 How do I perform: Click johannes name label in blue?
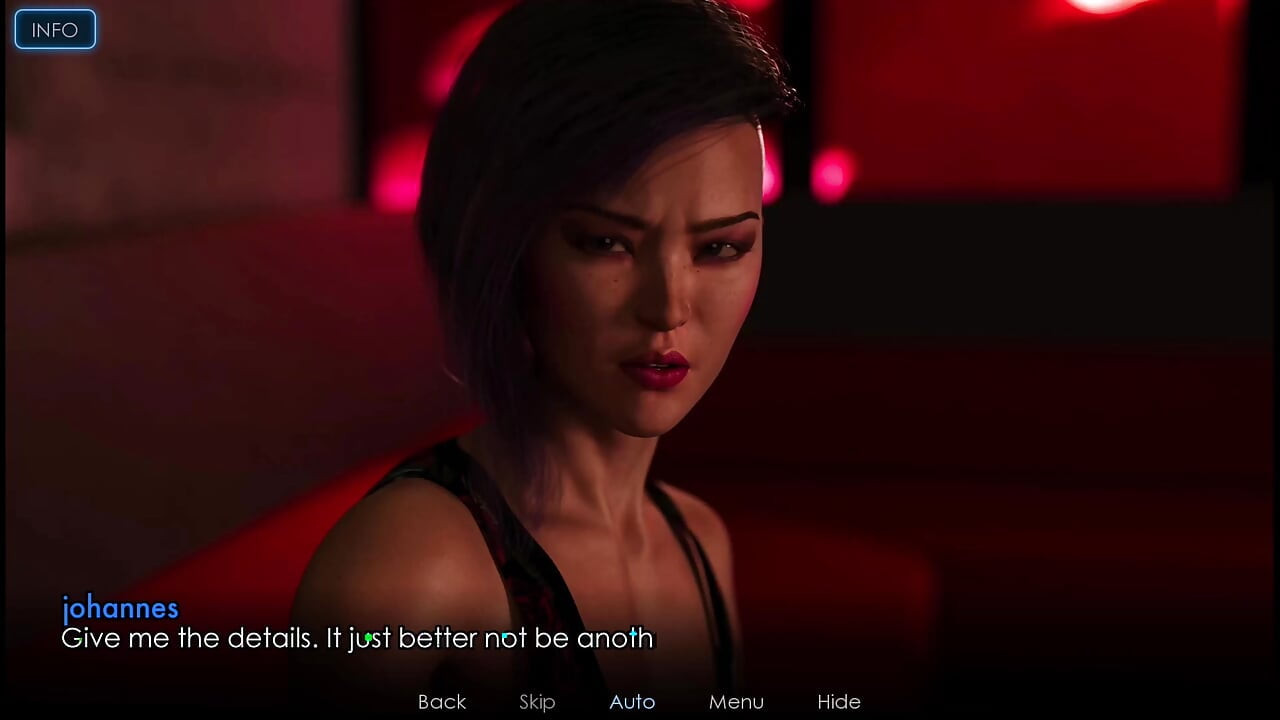point(120,608)
